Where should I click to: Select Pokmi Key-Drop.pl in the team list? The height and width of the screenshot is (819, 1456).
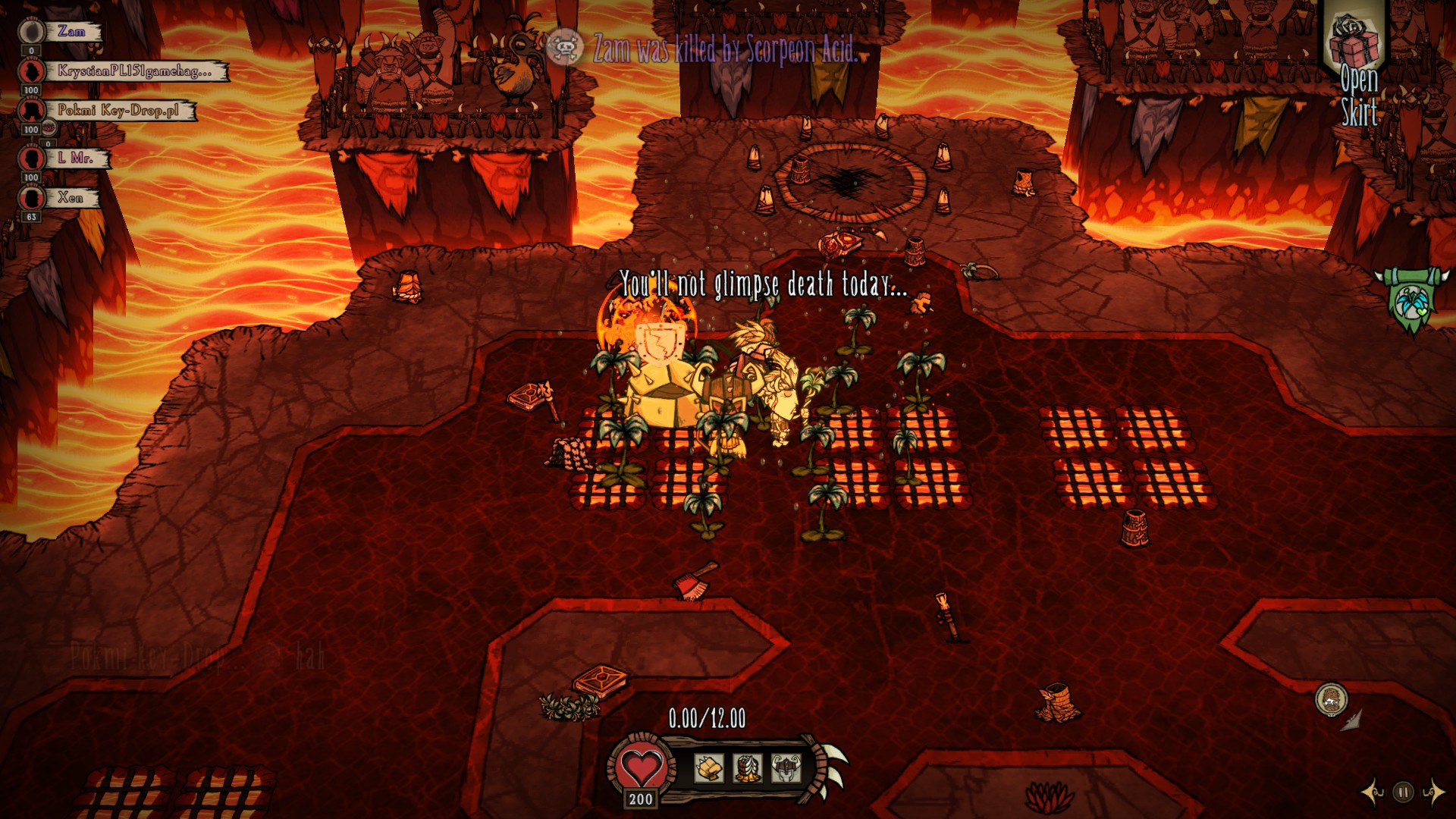point(118,111)
